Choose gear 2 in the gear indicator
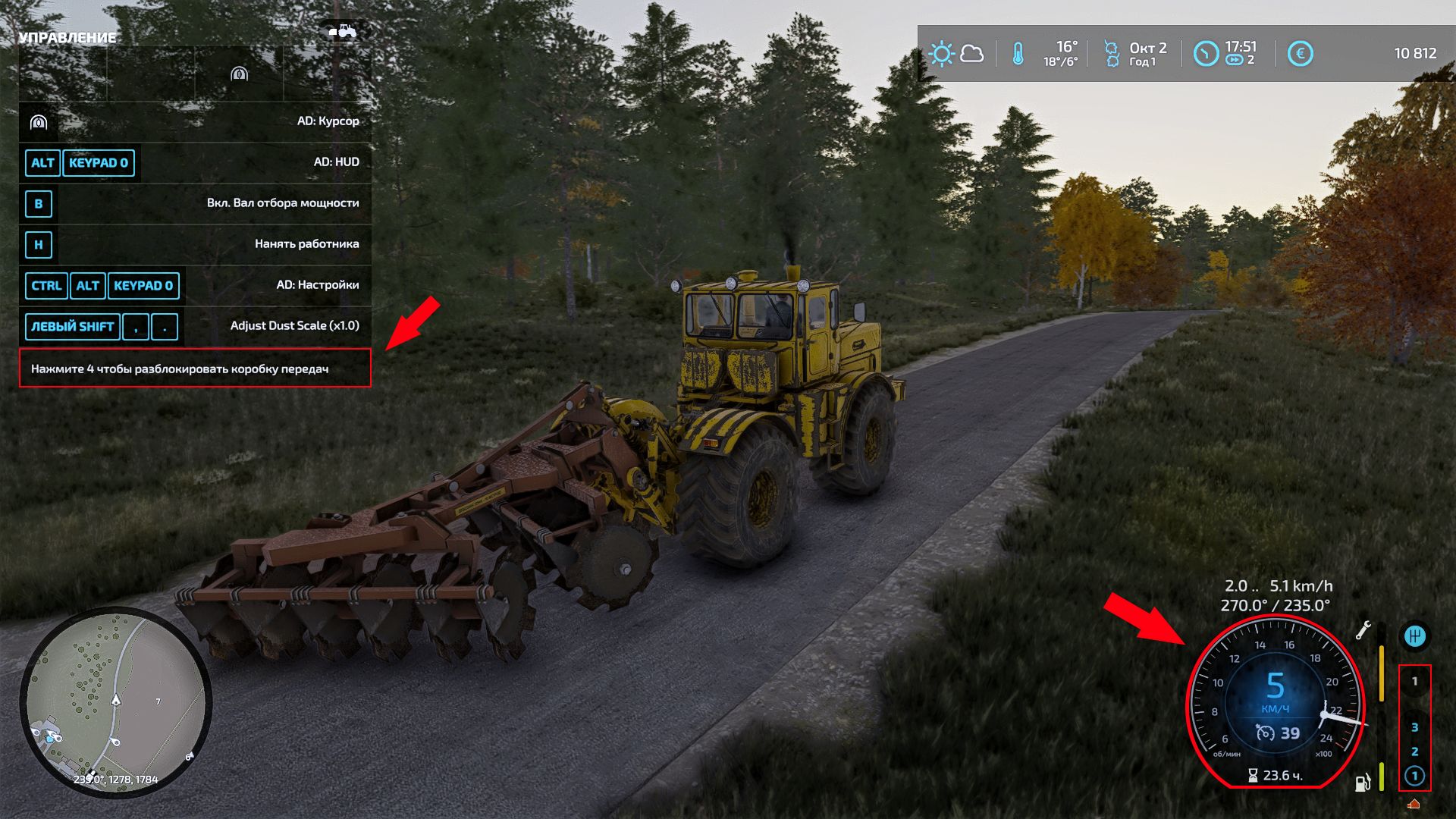1456x819 pixels. point(1414,752)
